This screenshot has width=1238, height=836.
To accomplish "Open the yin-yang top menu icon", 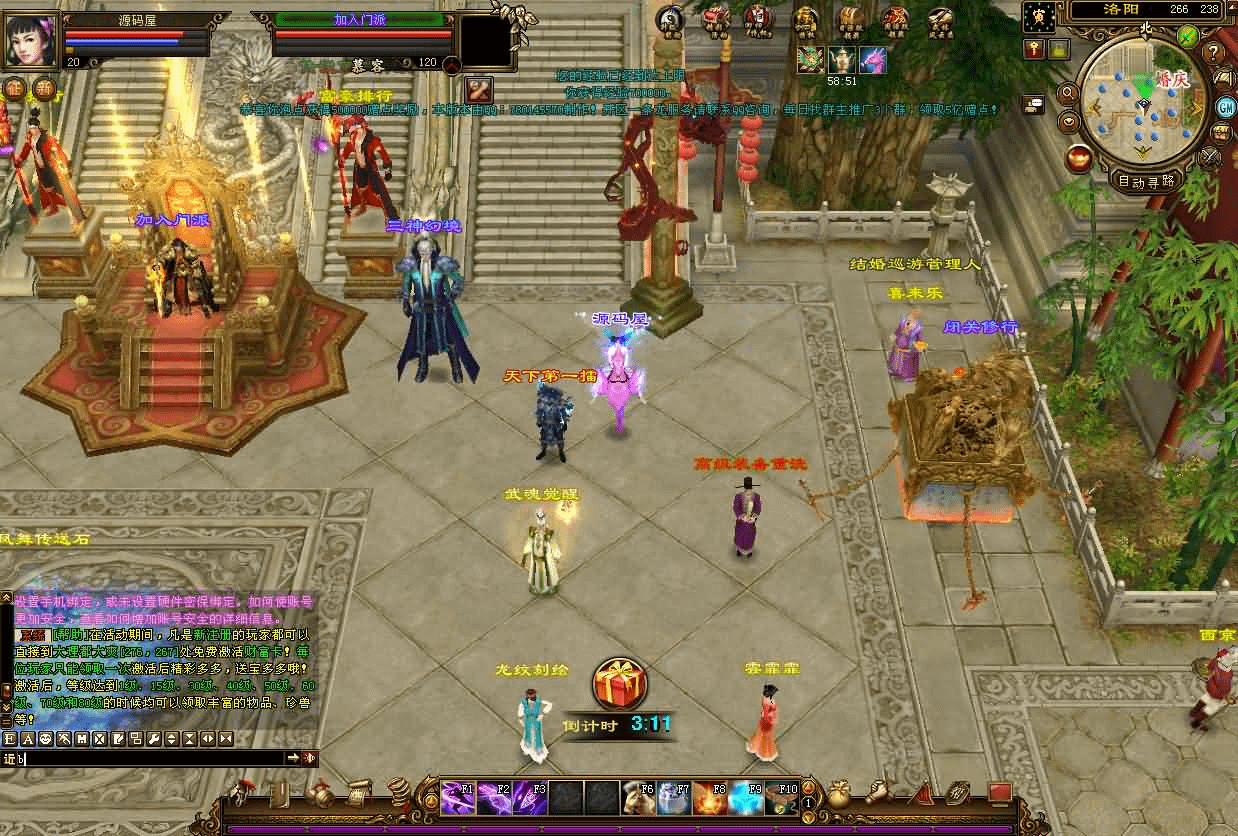I will pos(670,19).
